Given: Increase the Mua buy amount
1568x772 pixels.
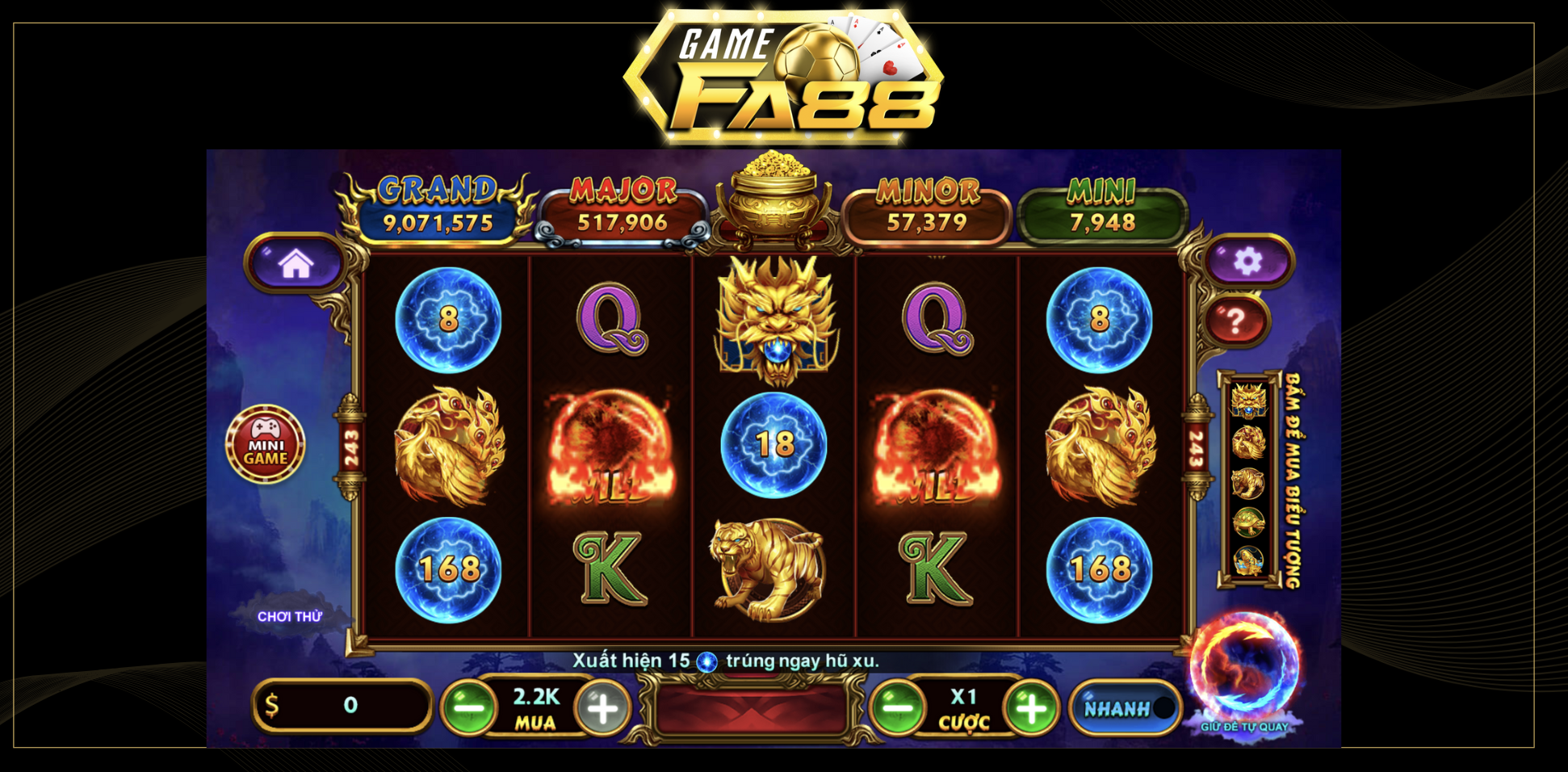Looking at the screenshot, I should point(602,708).
